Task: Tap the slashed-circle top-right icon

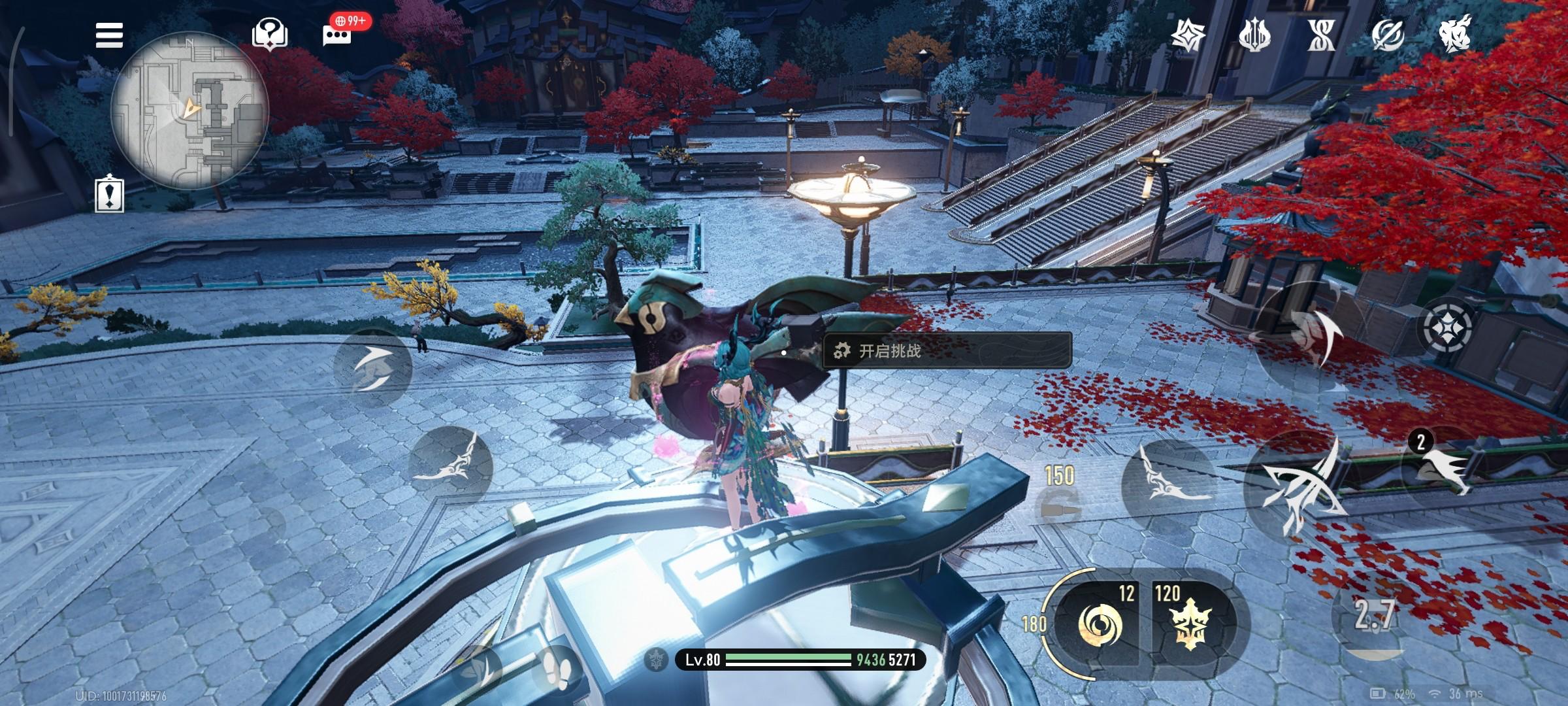Action: point(1388,35)
